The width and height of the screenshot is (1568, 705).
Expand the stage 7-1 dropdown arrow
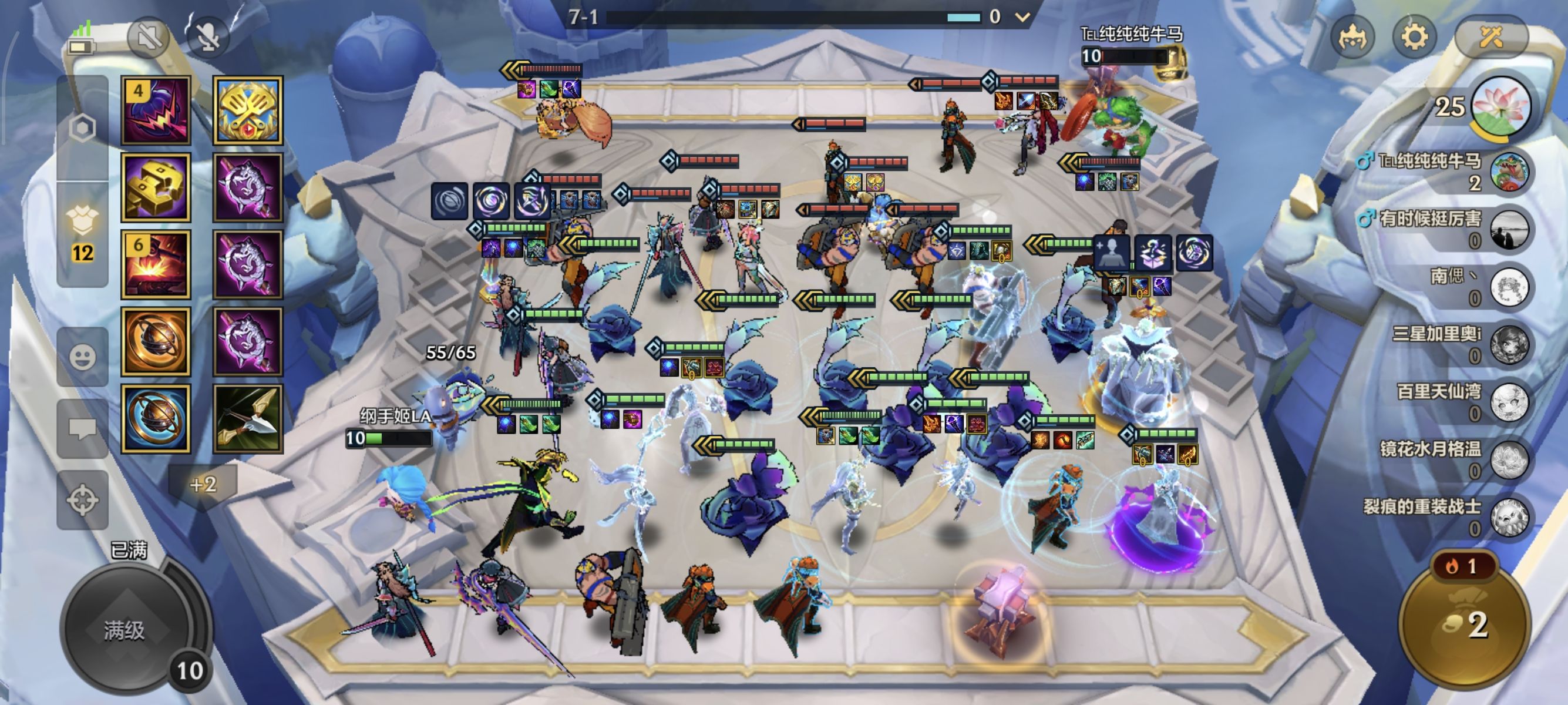click(1022, 17)
